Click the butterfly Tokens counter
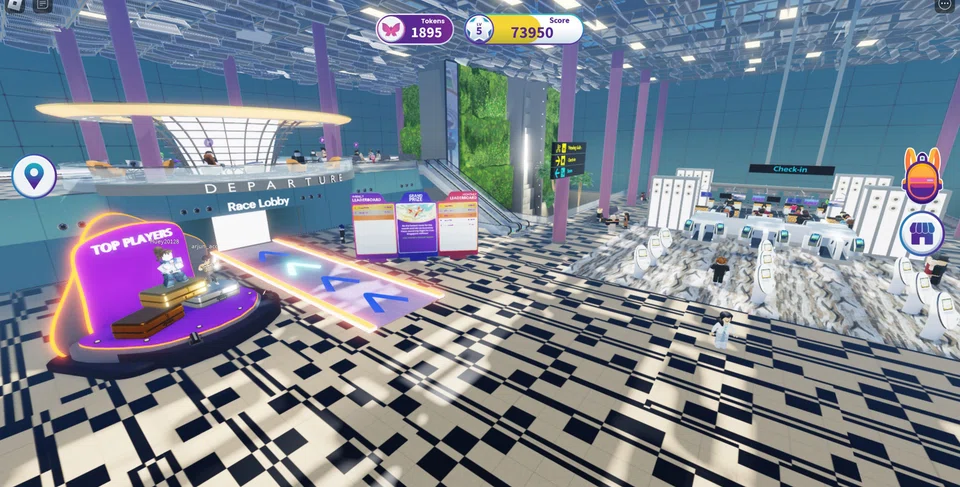Image resolution: width=960 pixels, height=487 pixels. click(415, 30)
